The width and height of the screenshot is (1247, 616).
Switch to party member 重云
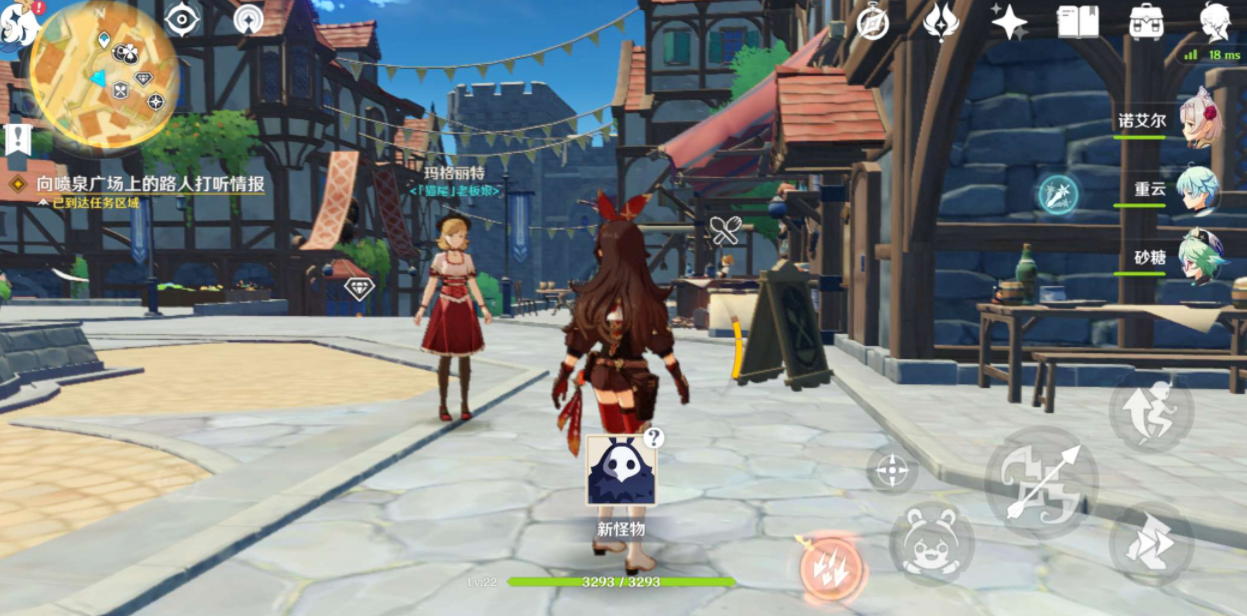pos(1199,188)
